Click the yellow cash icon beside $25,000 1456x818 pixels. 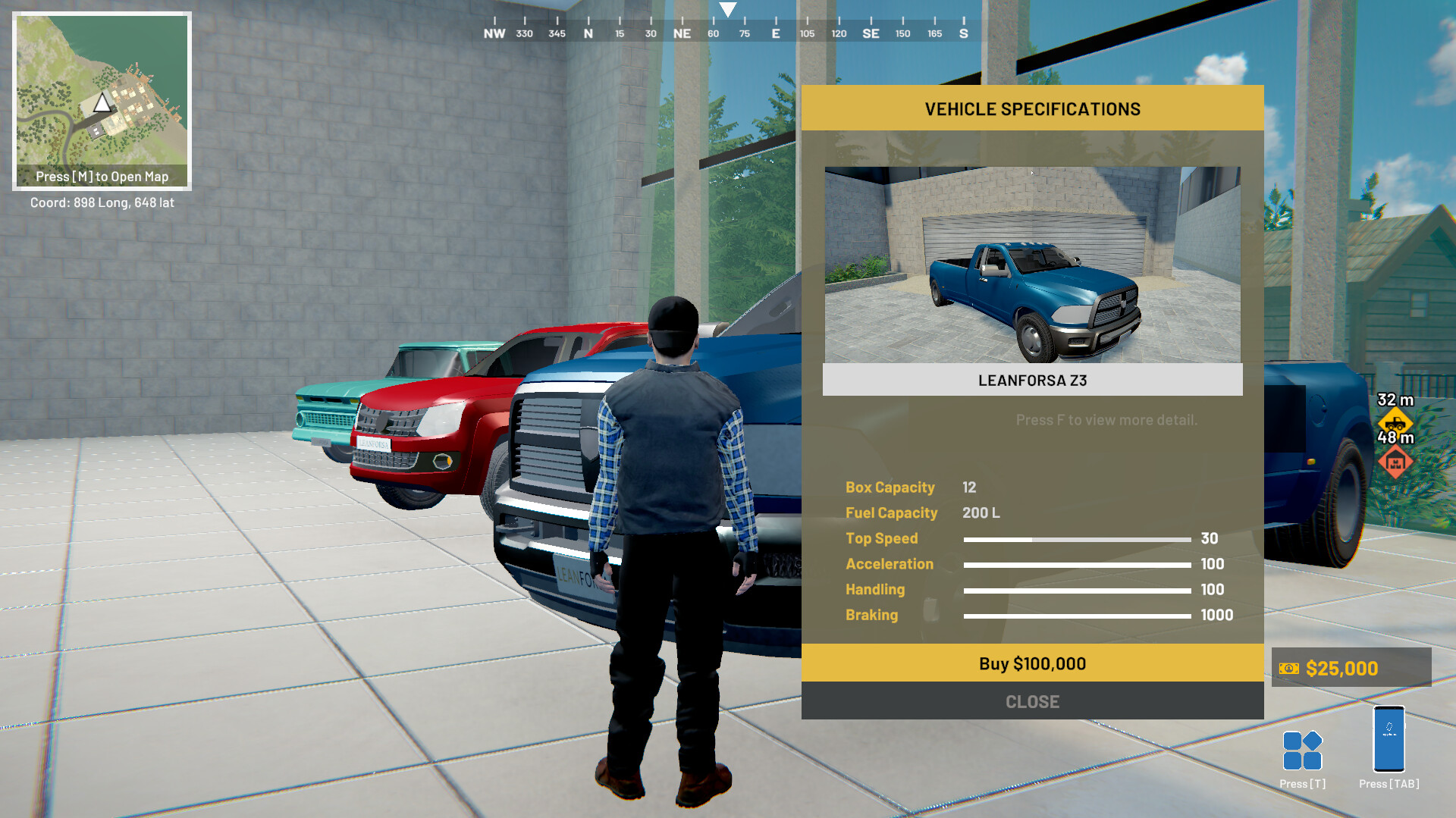pyautogui.click(x=1288, y=668)
